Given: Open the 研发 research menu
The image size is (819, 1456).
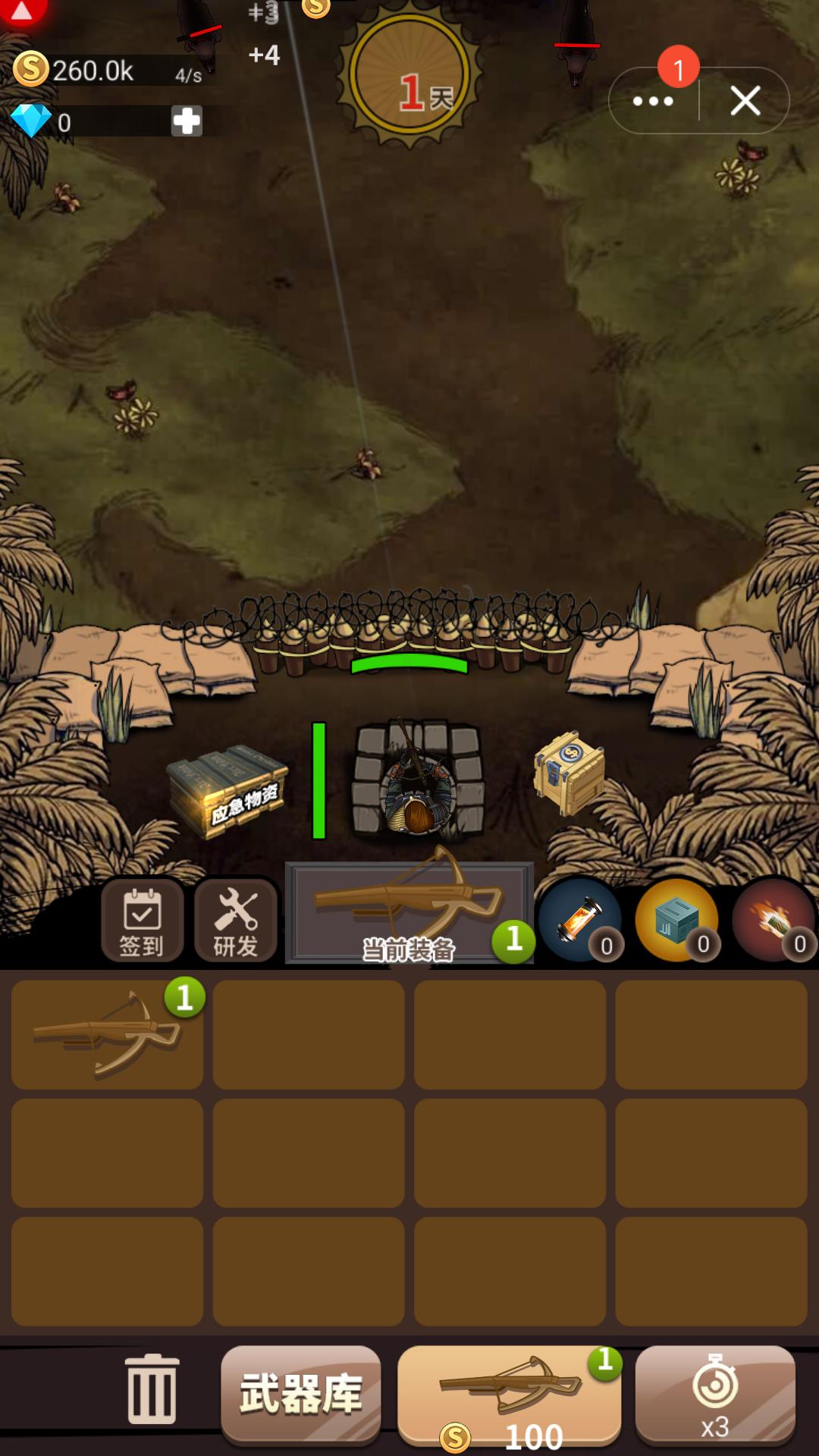Looking at the screenshot, I should 236,921.
